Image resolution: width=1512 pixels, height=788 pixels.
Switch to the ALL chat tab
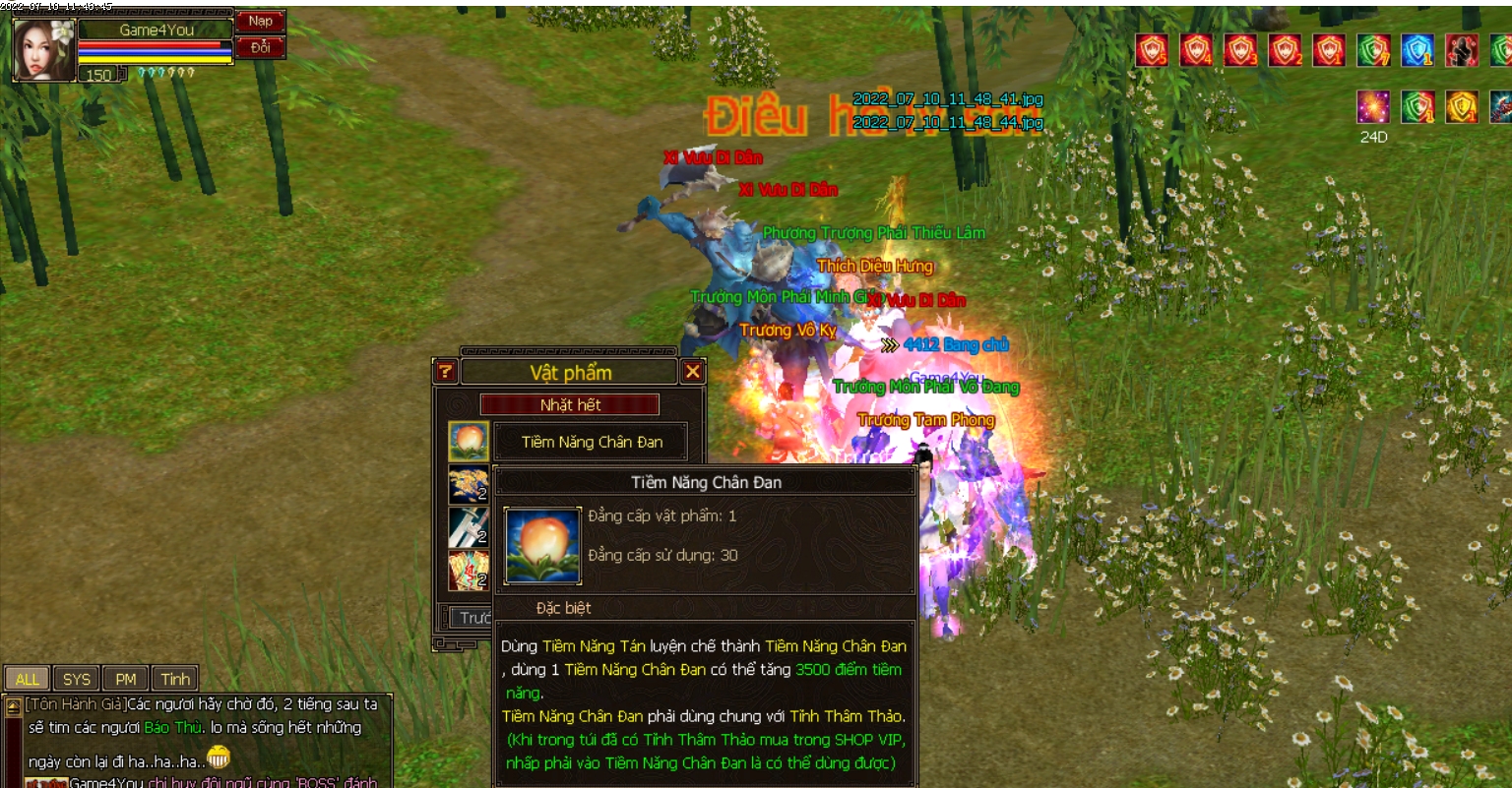click(x=28, y=679)
